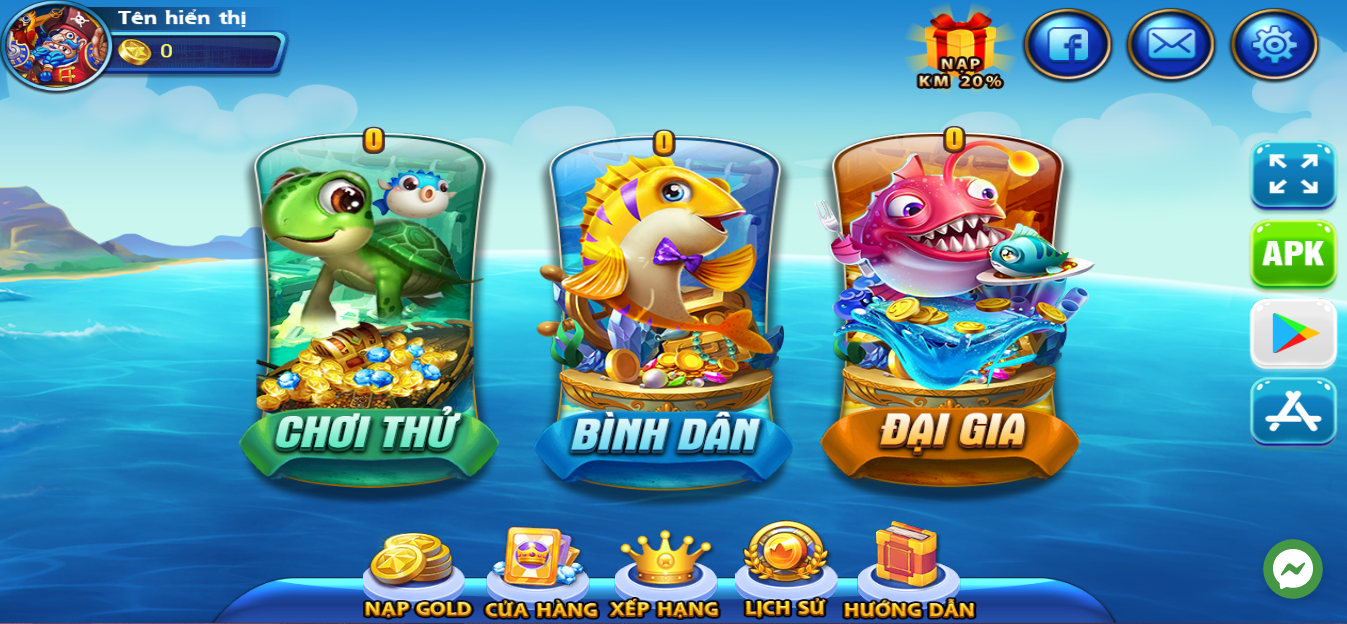Choose the Bình Dân fish room
This screenshot has width=1347, height=624.
(663, 310)
